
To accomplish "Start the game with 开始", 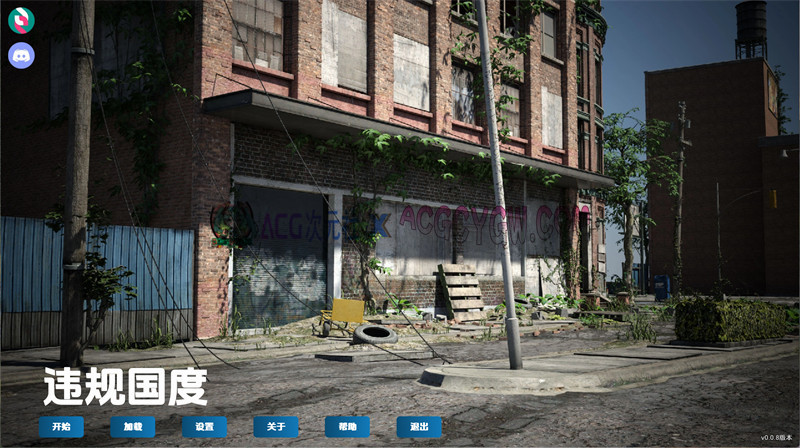I will 61,427.
